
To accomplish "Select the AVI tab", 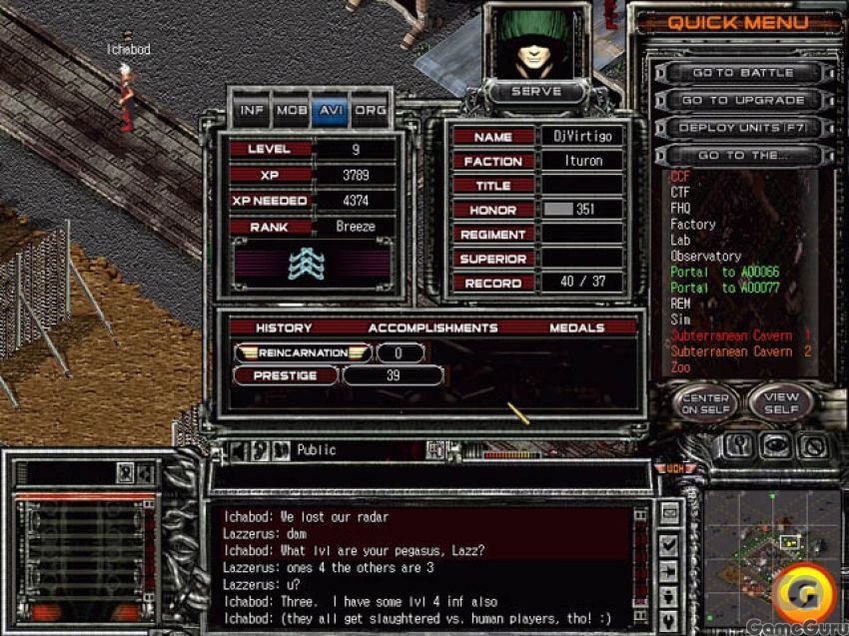I will pos(329,110).
